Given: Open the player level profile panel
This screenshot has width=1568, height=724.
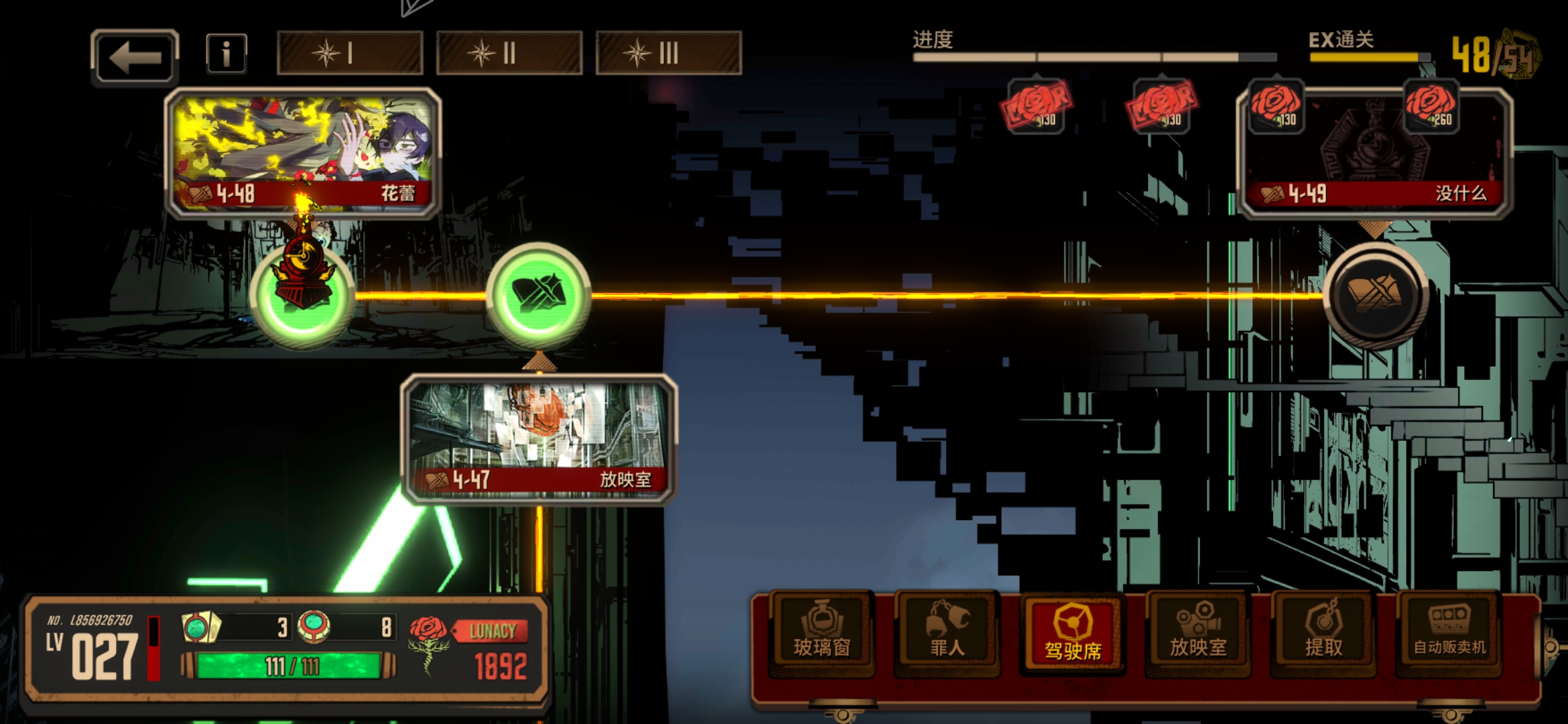Looking at the screenshot, I should pyautogui.click(x=94, y=650).
